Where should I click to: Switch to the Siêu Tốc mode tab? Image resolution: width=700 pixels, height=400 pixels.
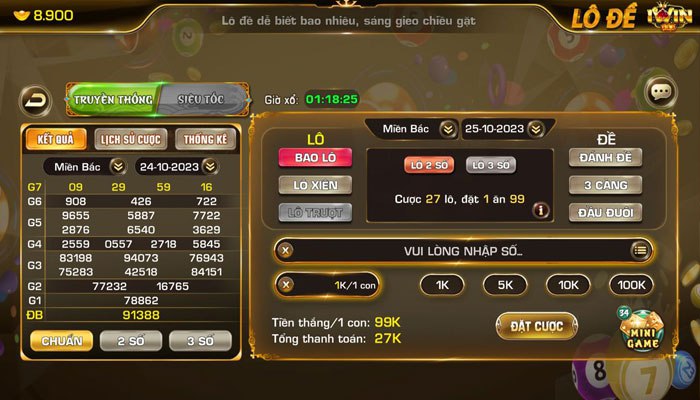pyautogui.click(x=200, y=99)
